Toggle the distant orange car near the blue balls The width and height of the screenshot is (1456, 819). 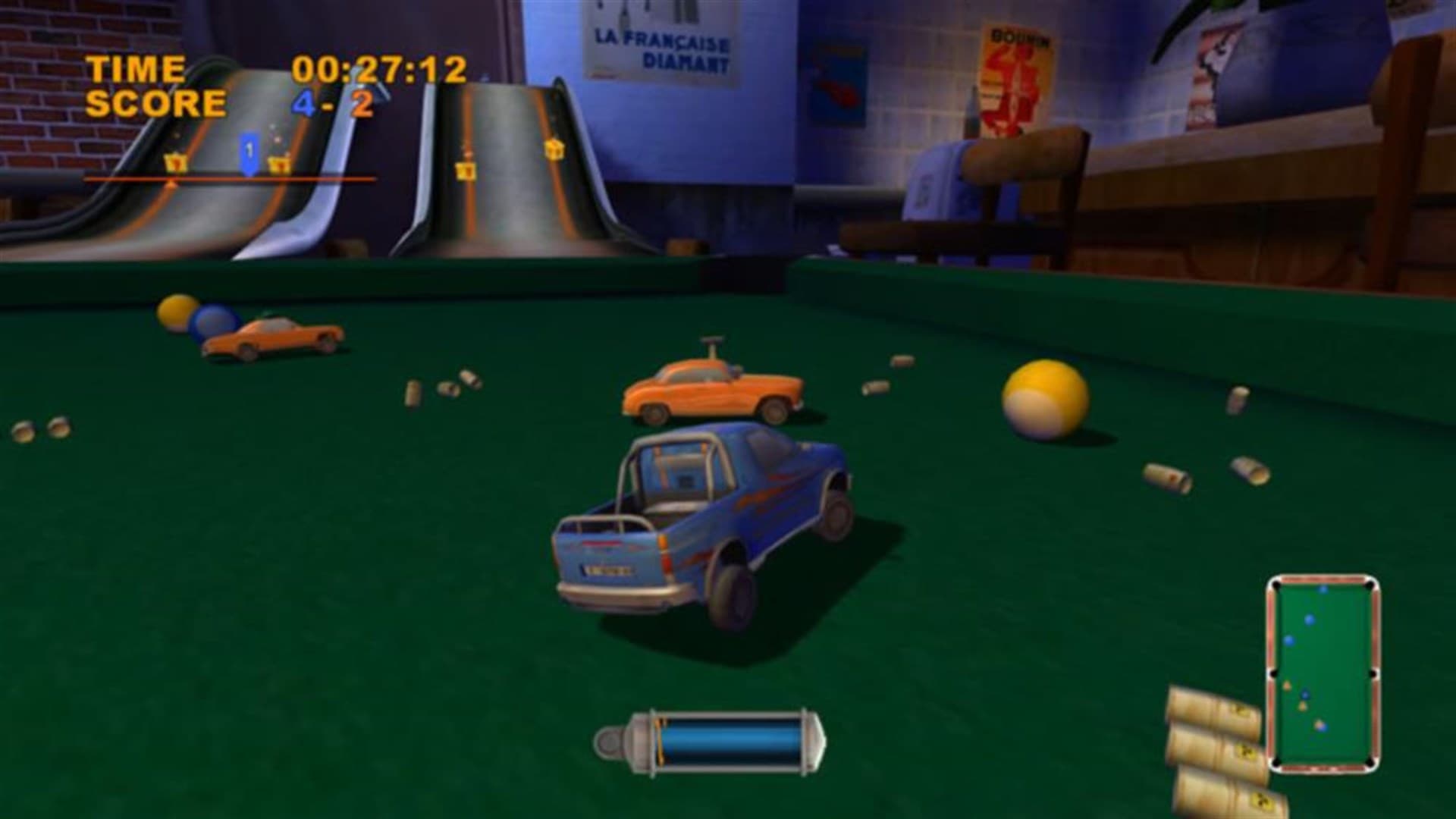coord(273,337)
